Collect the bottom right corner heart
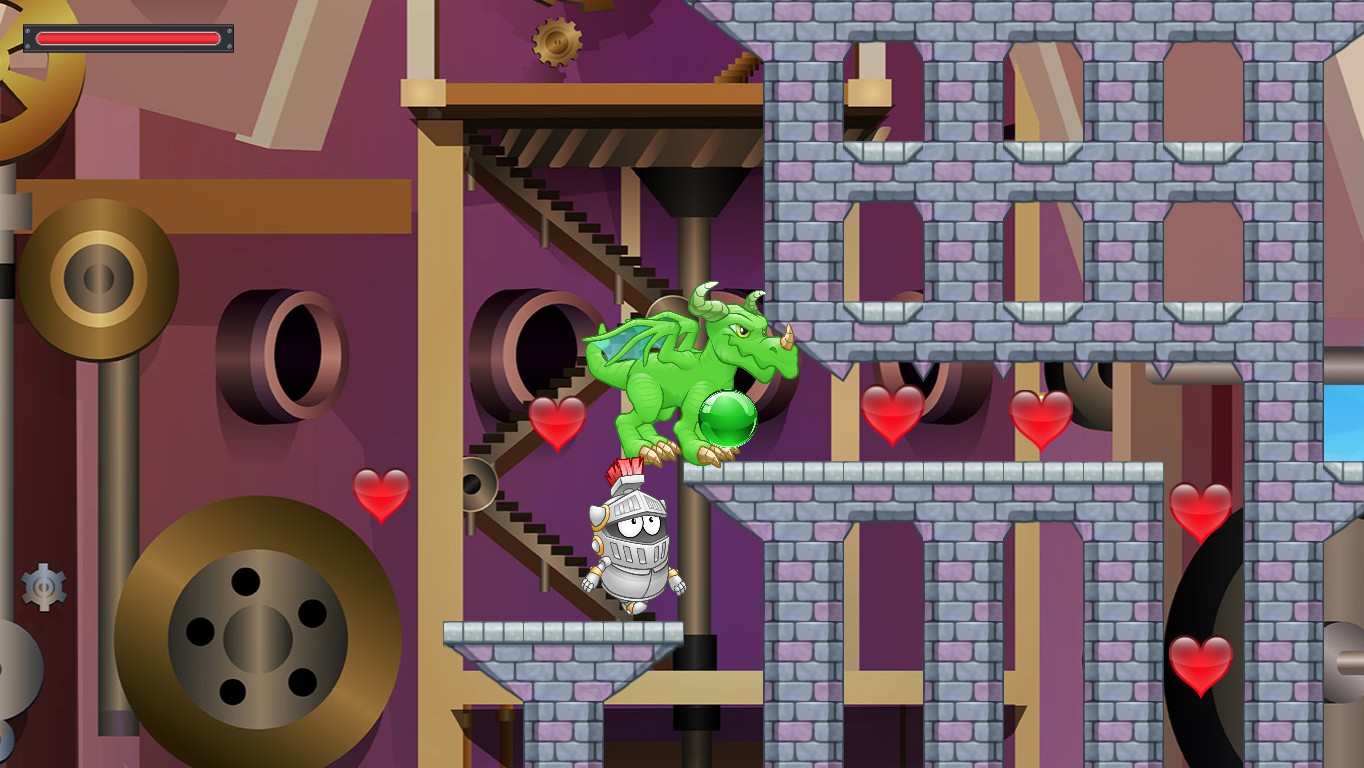1364x768 pixels. point(1200,665)
